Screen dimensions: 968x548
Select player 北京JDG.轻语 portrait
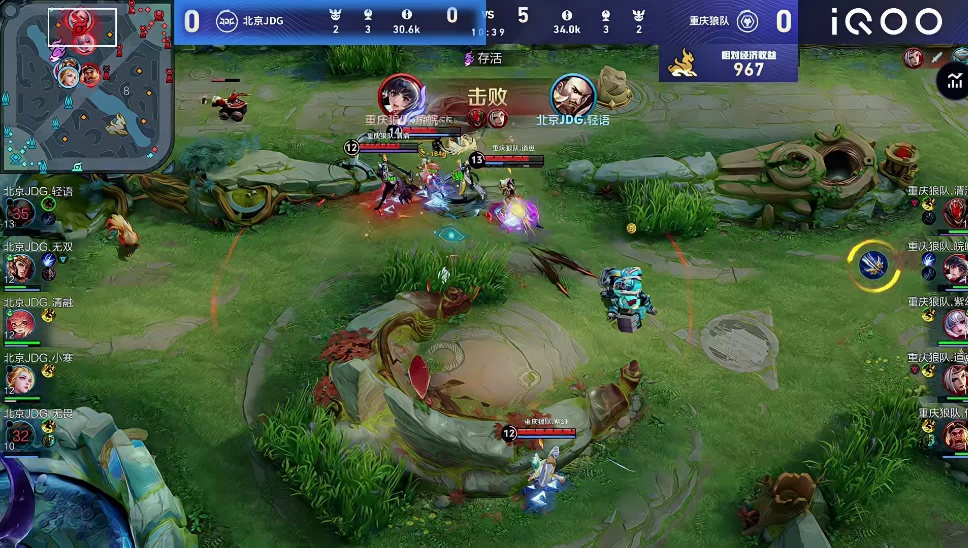coord(19,212)
